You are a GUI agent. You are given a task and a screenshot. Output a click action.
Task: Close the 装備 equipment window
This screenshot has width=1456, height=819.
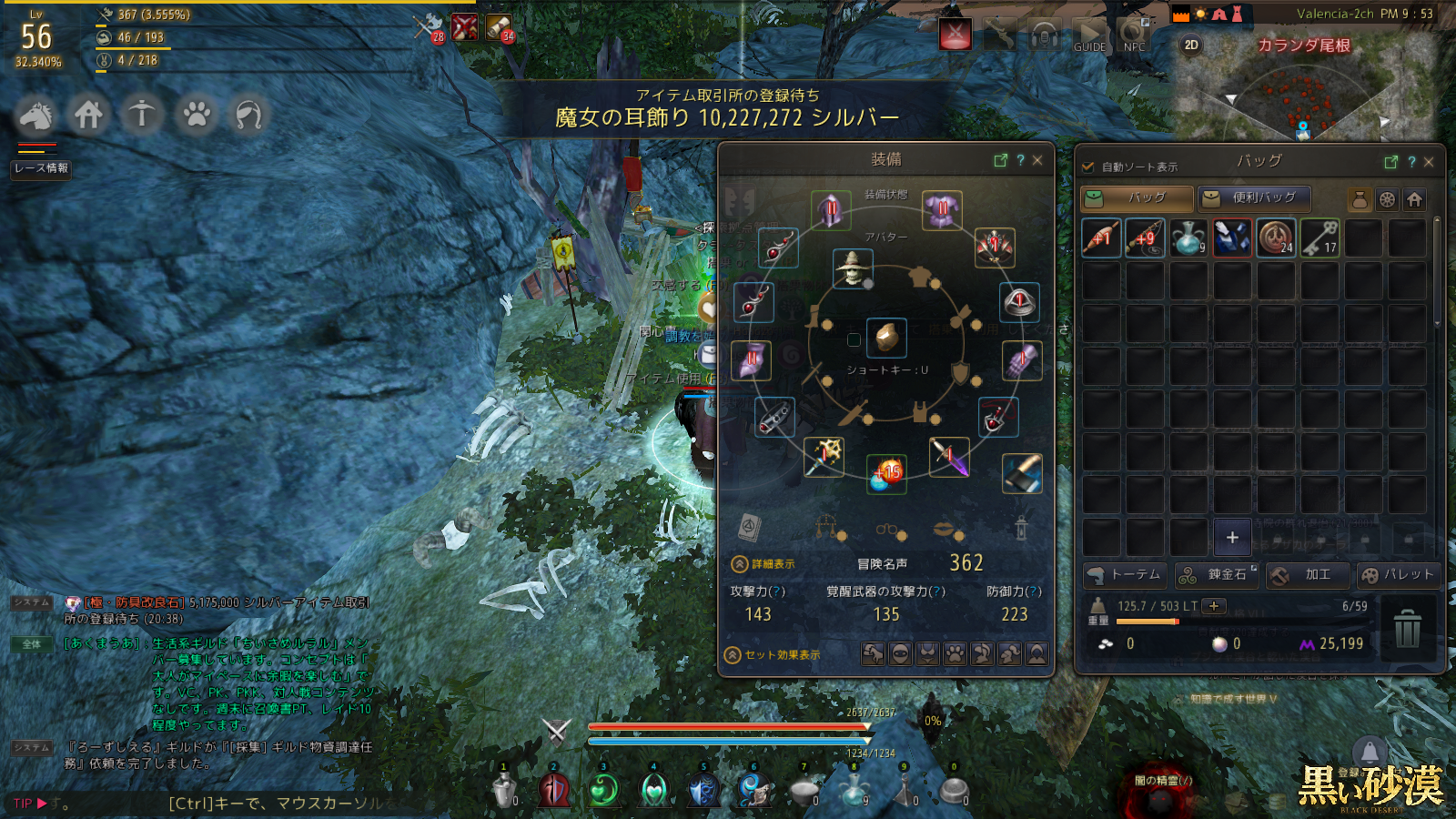coord(1037,160)
